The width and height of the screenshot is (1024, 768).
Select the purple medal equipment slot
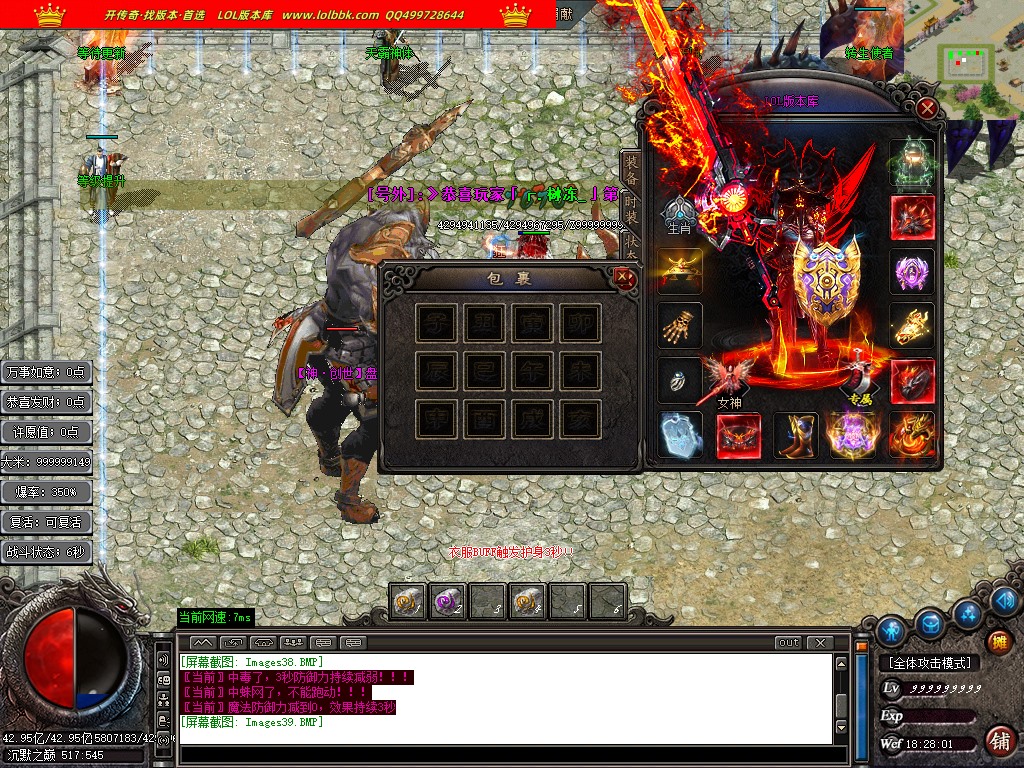tap(912, 271)
